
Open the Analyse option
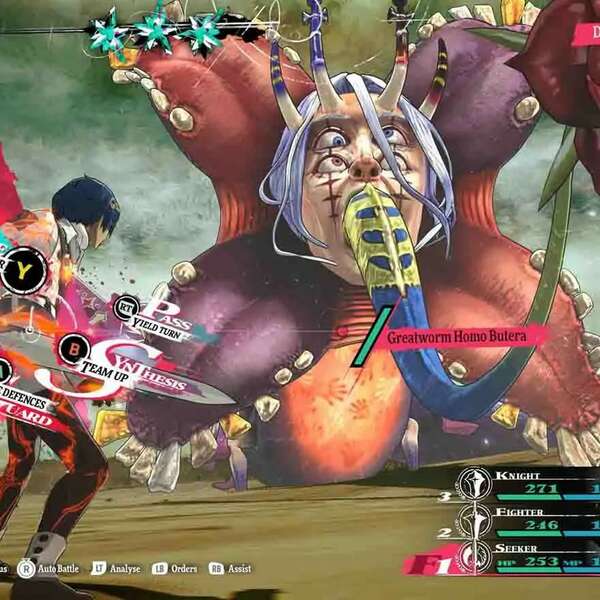pyautogui.click(x=122, y=569)
